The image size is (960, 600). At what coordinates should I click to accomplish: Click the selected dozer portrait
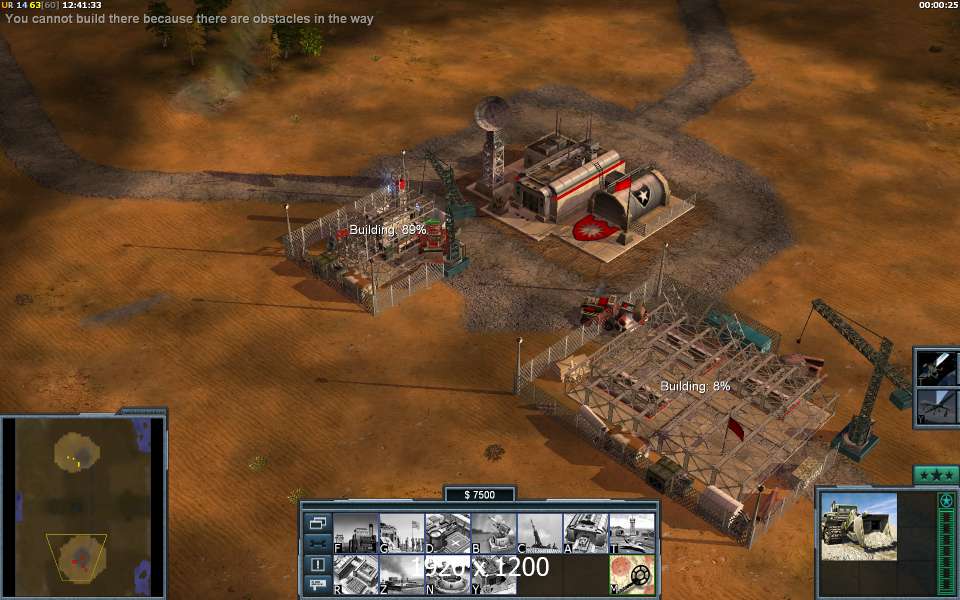(x=859, y=526)
